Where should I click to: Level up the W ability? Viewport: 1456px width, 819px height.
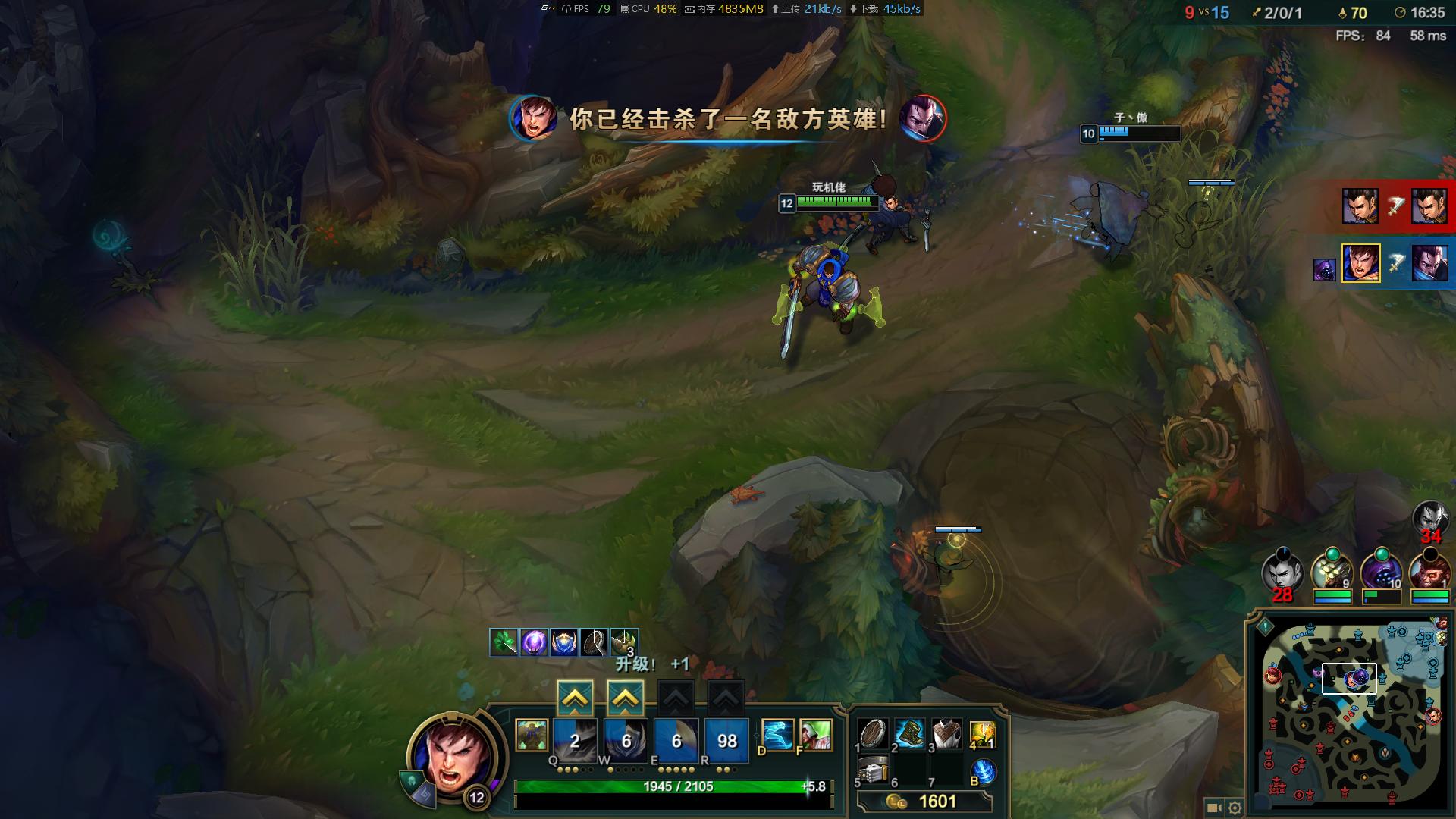coord(626,698)
